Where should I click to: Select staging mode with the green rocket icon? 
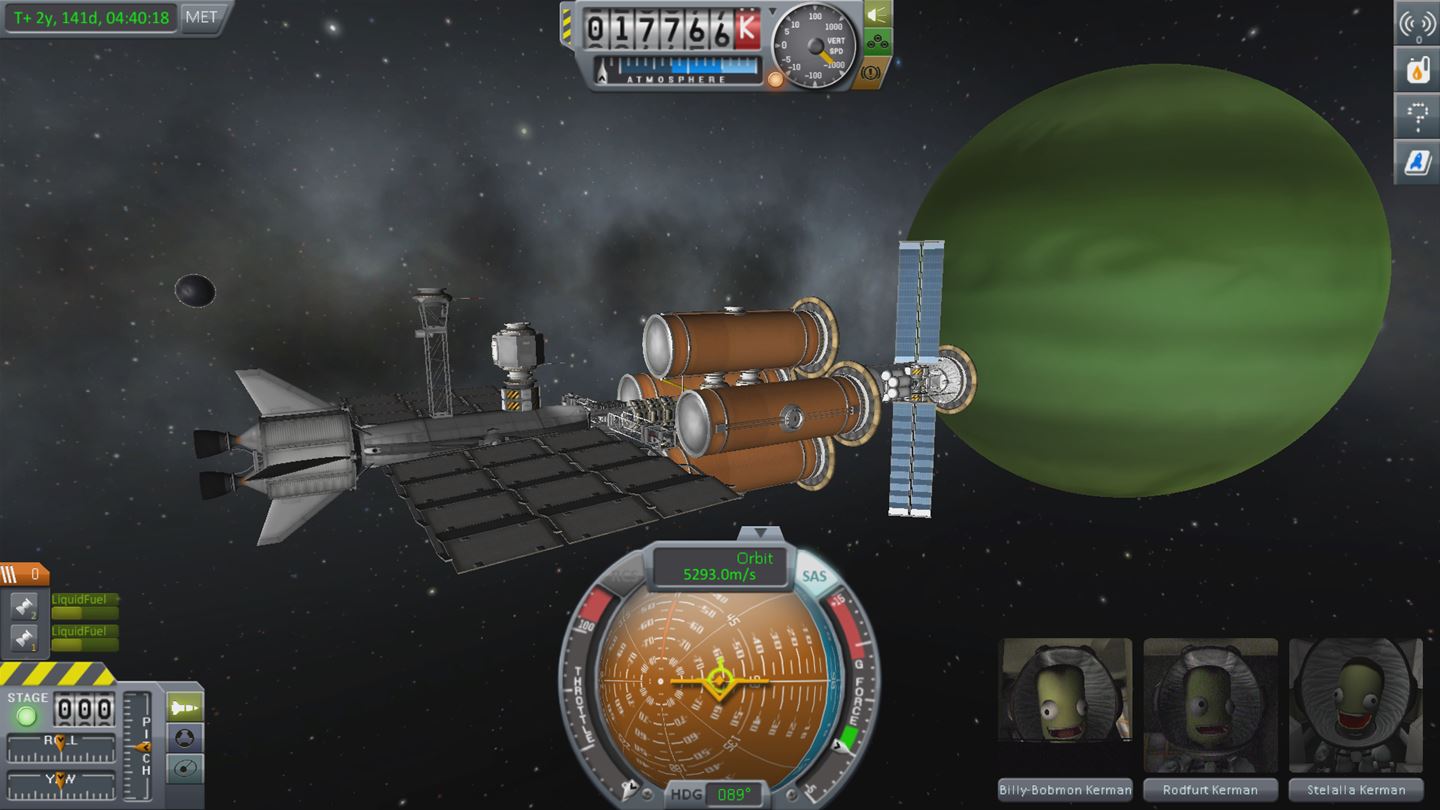pyautogui.click(x=185, y=706)
